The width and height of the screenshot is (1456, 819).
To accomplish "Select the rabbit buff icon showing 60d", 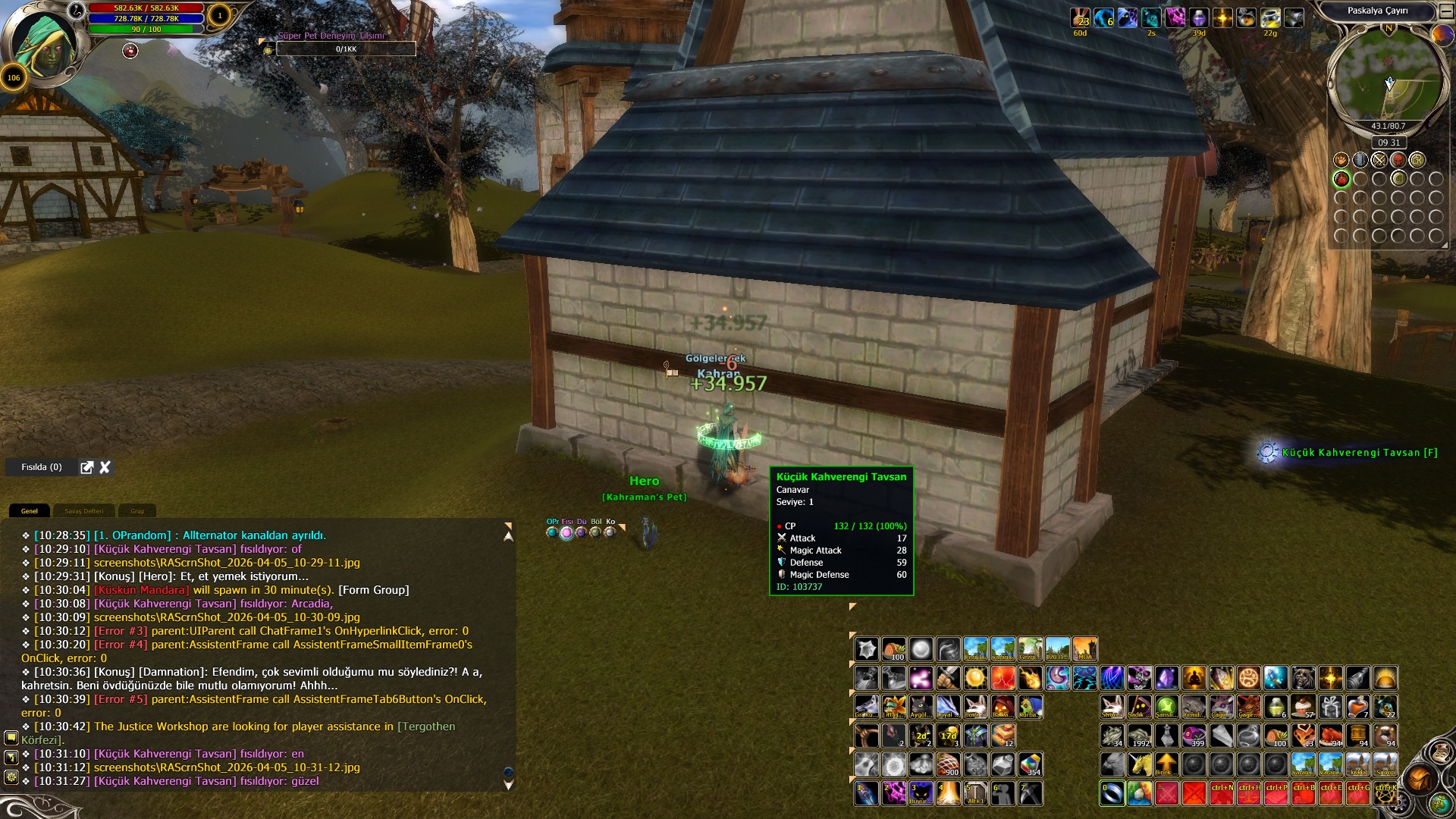I will 1080,17.
